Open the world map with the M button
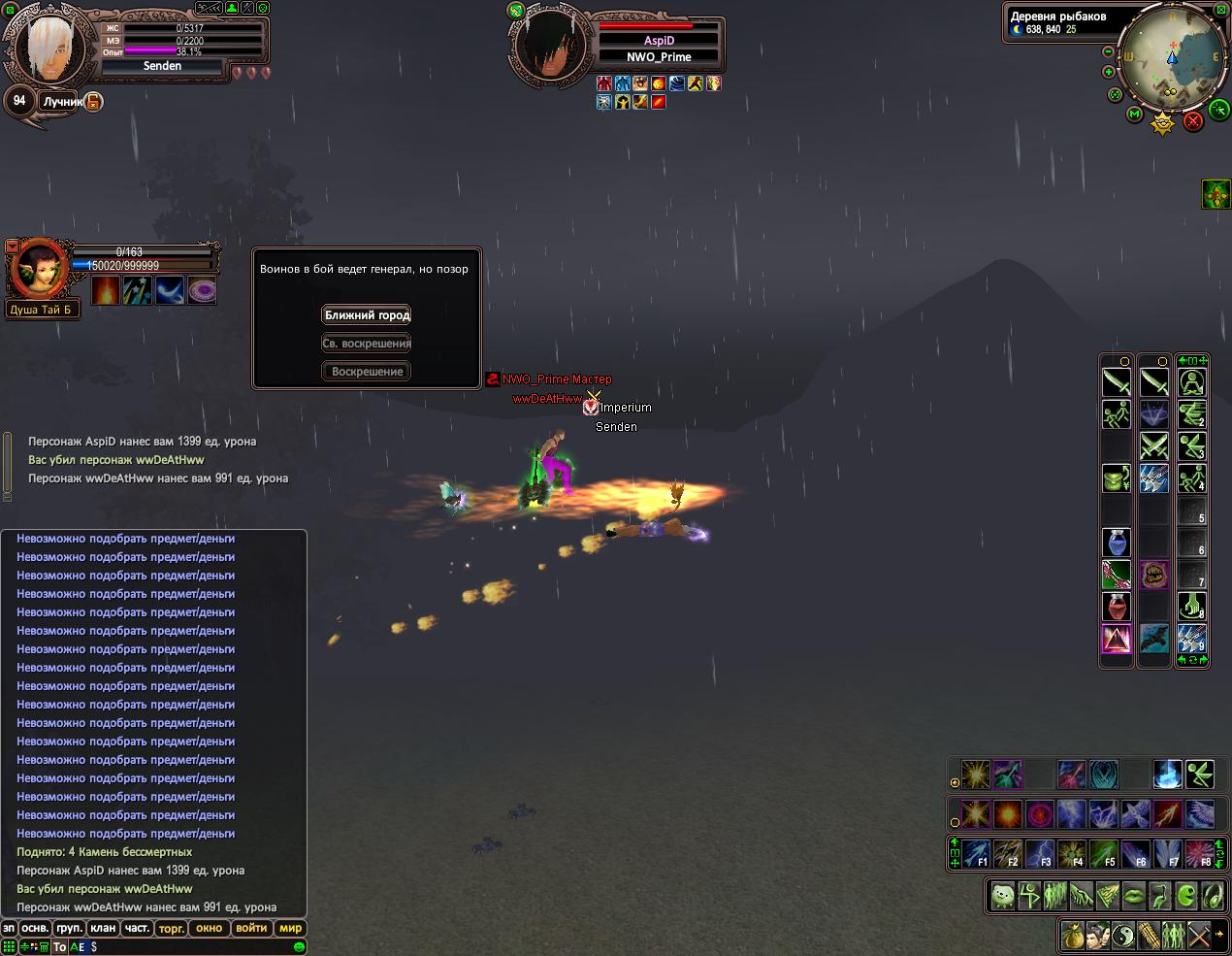The height and width of the screenshot is (956, 1232). (1134, 115)
